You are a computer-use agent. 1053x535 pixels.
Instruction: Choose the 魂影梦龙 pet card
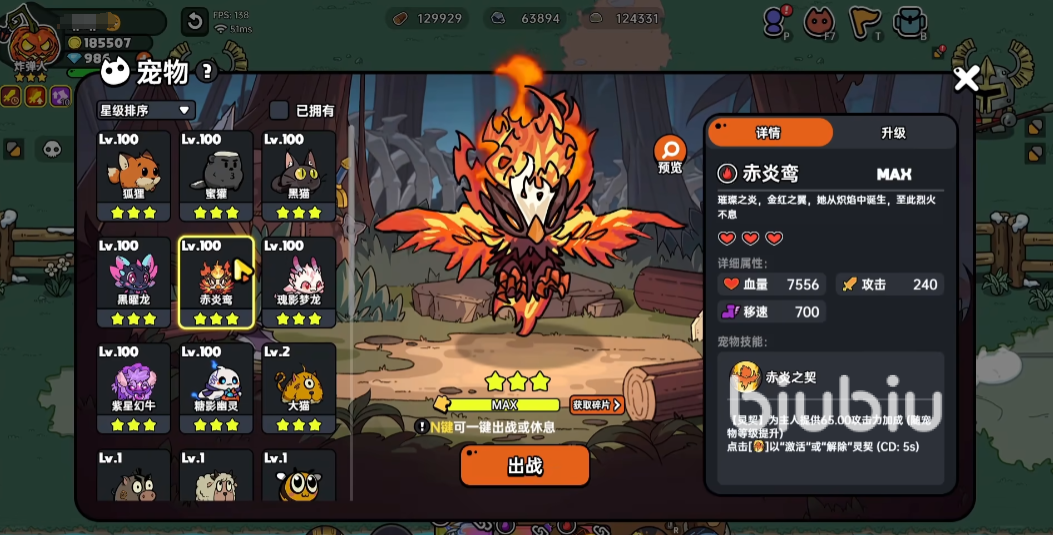(x=299, y=282)
